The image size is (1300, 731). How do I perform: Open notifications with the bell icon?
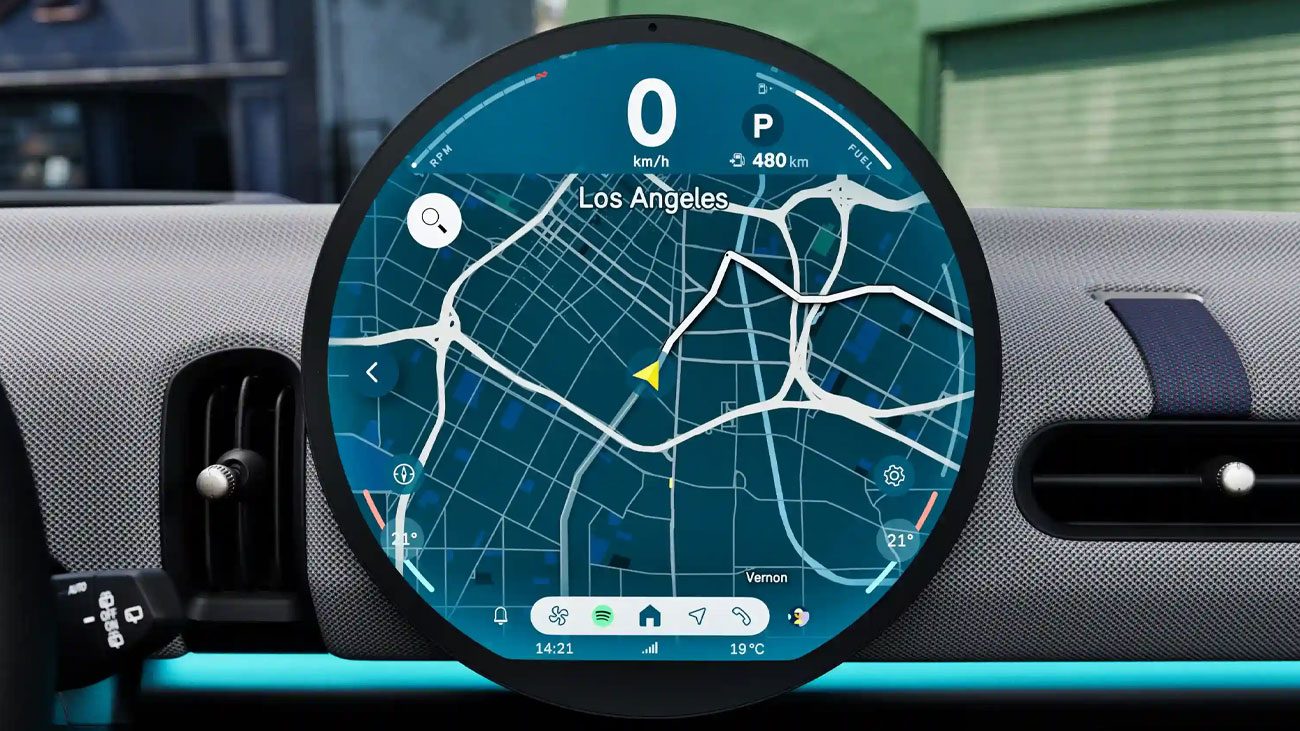[x=501, y=616]
